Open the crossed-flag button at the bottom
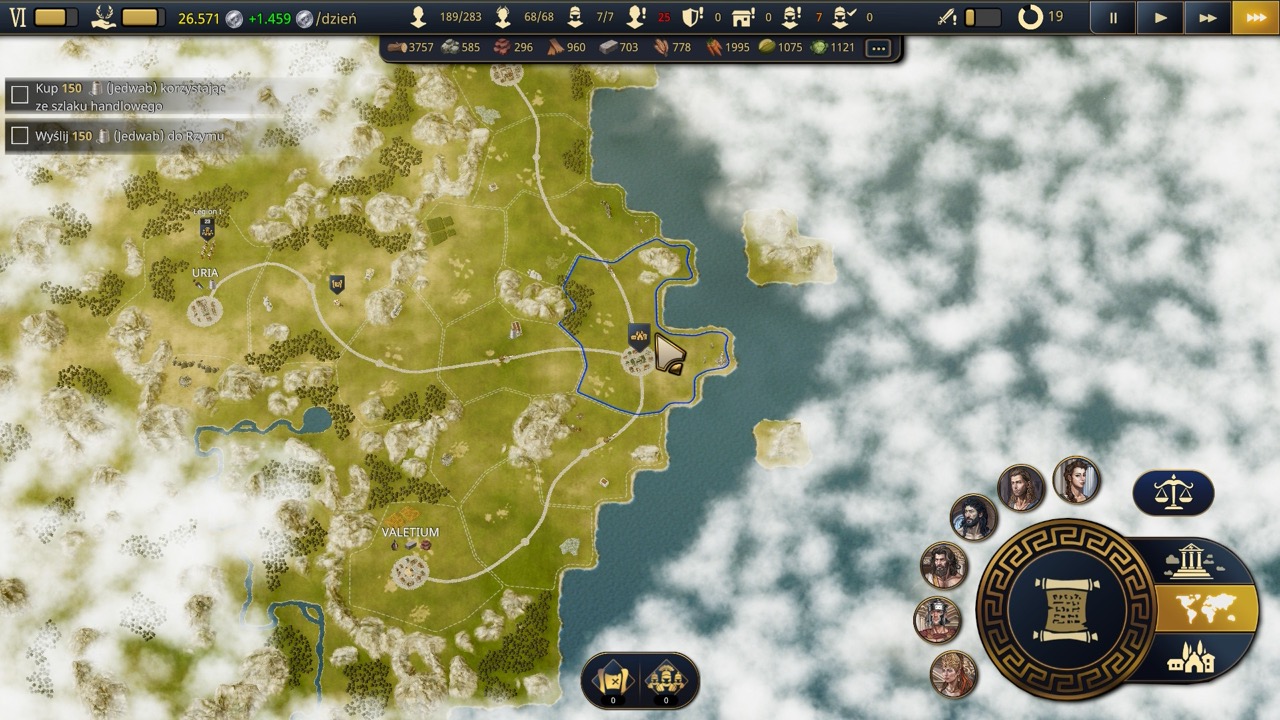The height and width of the screenshot is (720, 1280). pyautogui.click(x=613, y=681)
